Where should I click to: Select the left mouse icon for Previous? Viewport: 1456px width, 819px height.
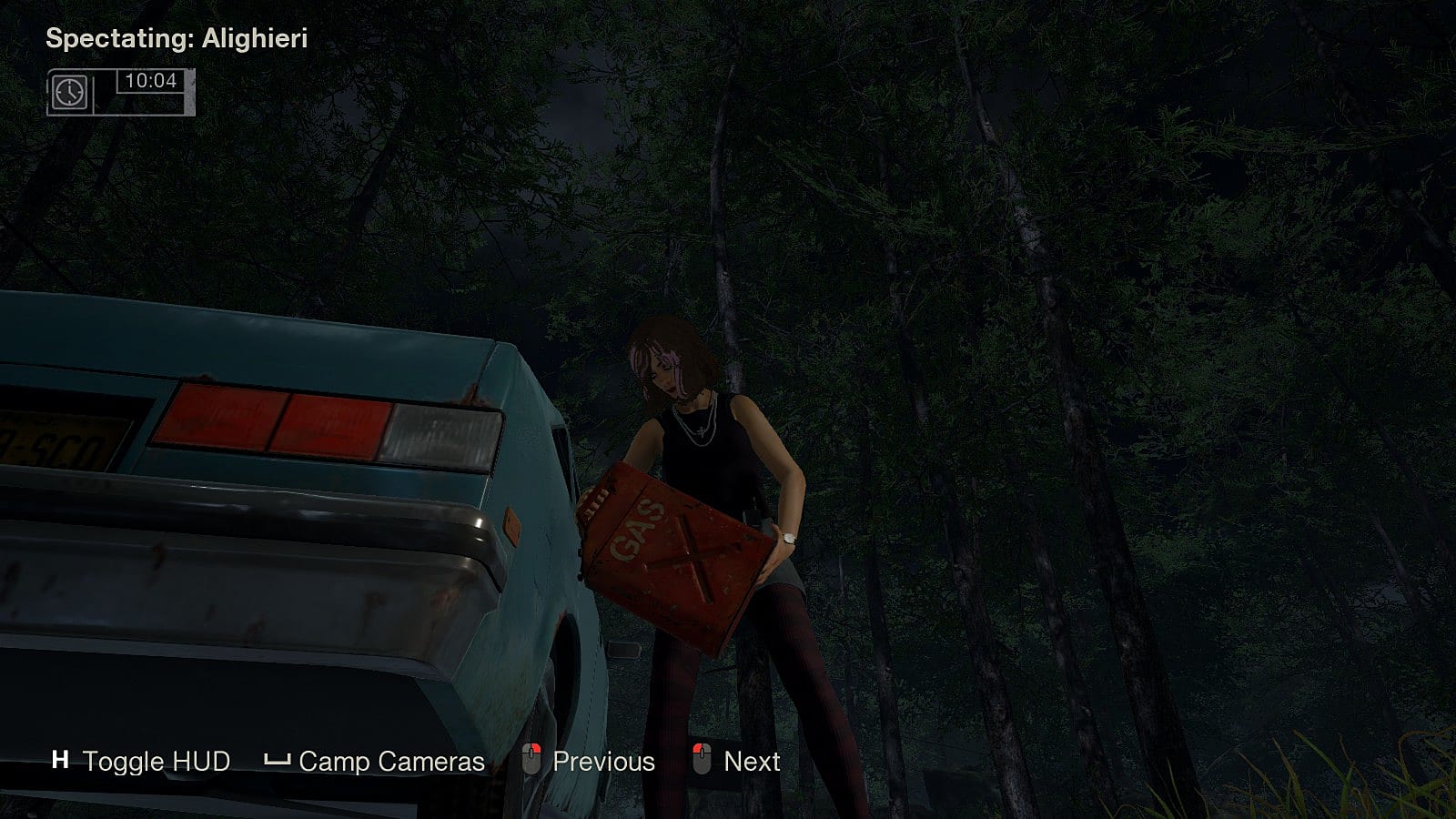(532, 761)
